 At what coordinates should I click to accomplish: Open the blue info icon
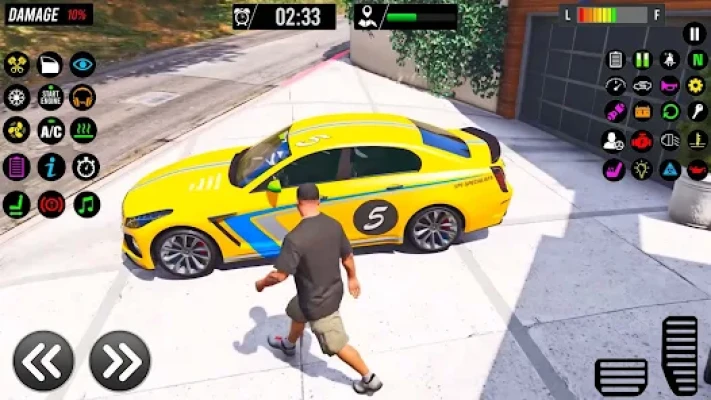tap(51, 167)
